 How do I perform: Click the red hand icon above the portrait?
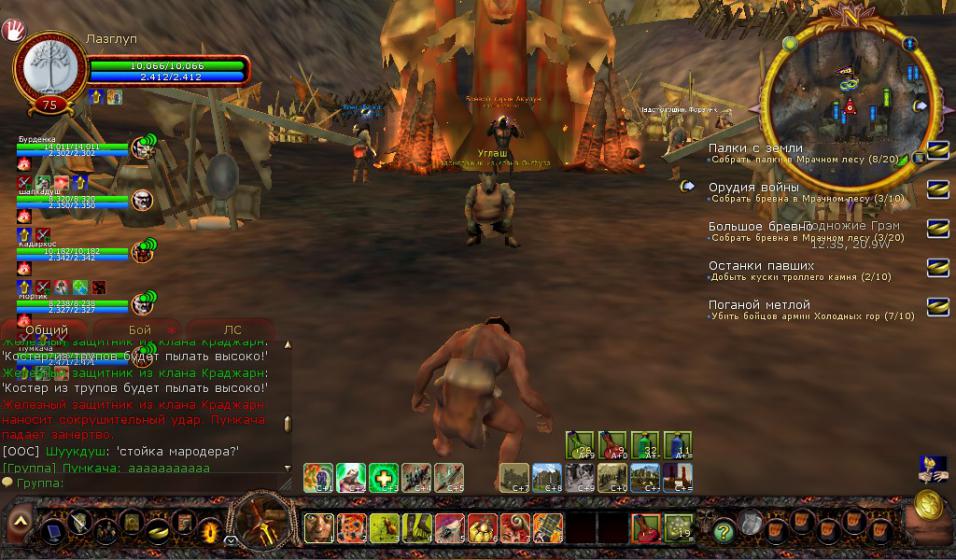[x=15, y=29]
